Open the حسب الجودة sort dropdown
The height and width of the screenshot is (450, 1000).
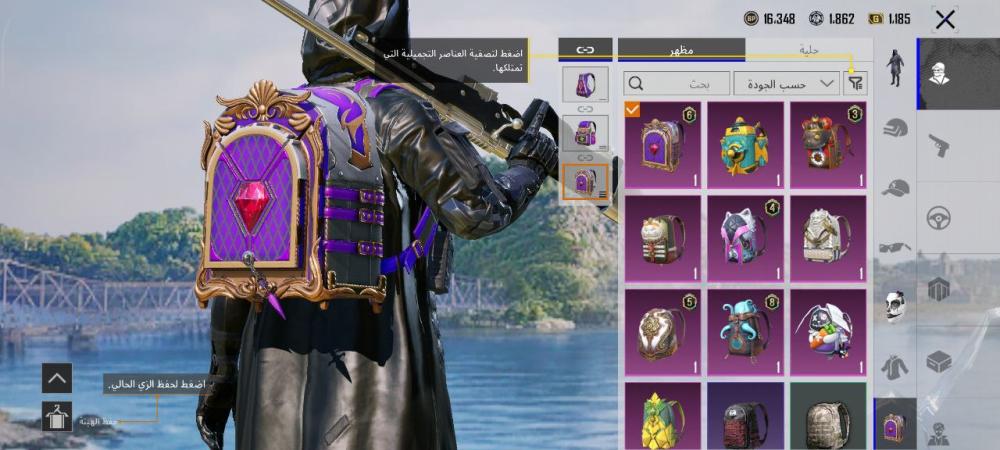pos(786,83)
